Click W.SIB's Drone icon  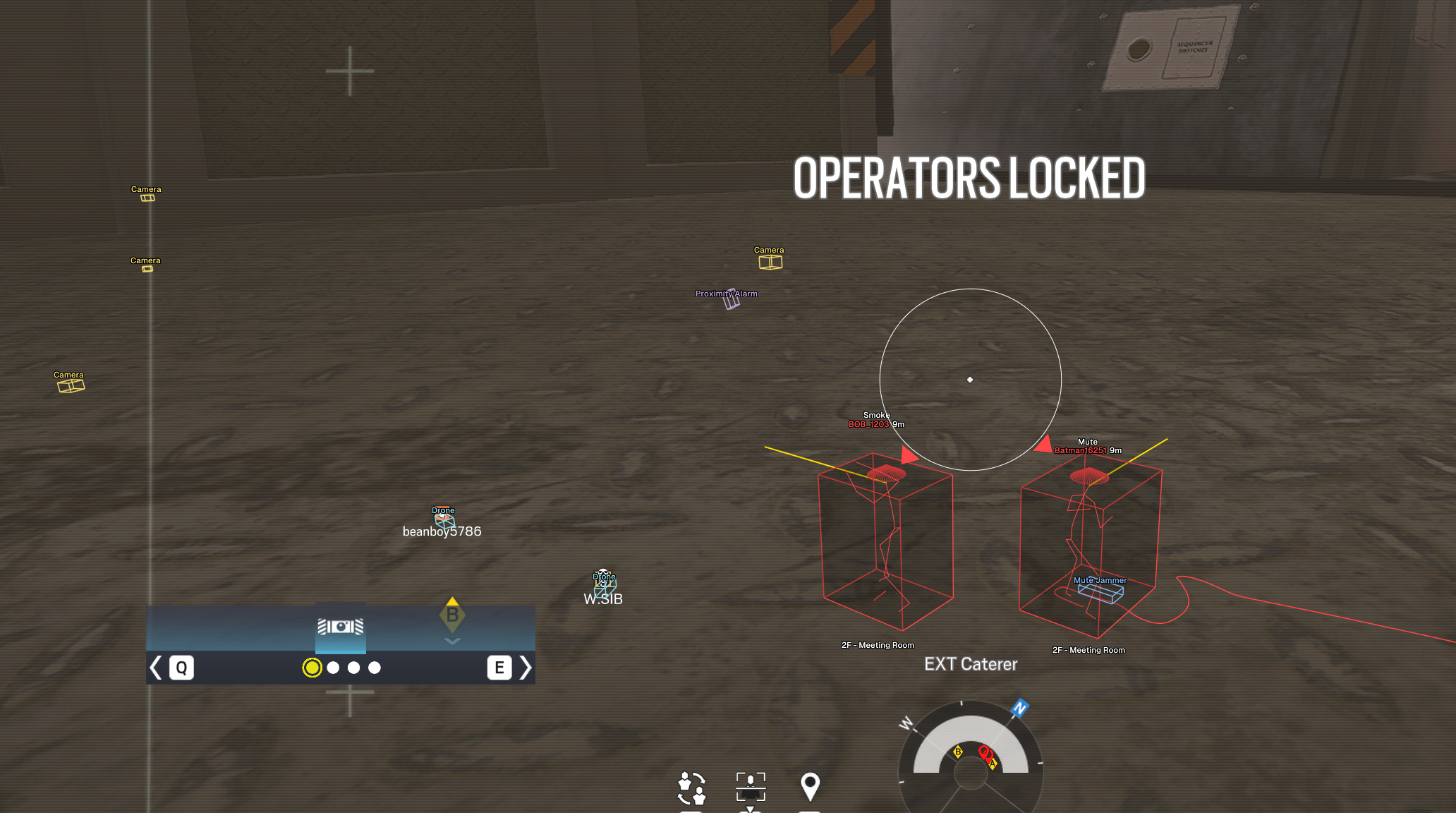pyautogui.click(x=604, y=584)
